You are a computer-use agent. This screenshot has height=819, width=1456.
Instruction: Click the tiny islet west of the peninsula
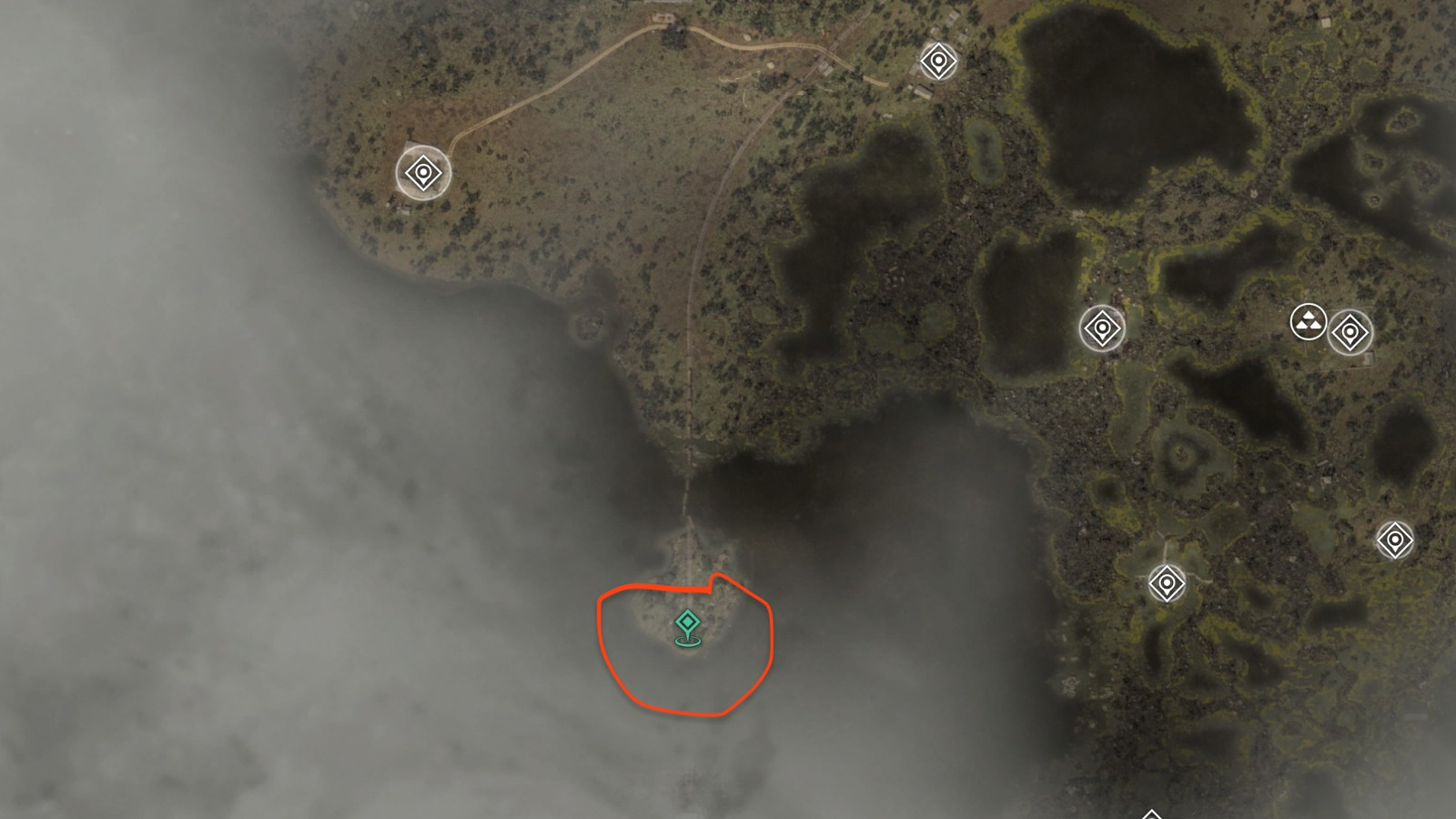coord(587,323)
